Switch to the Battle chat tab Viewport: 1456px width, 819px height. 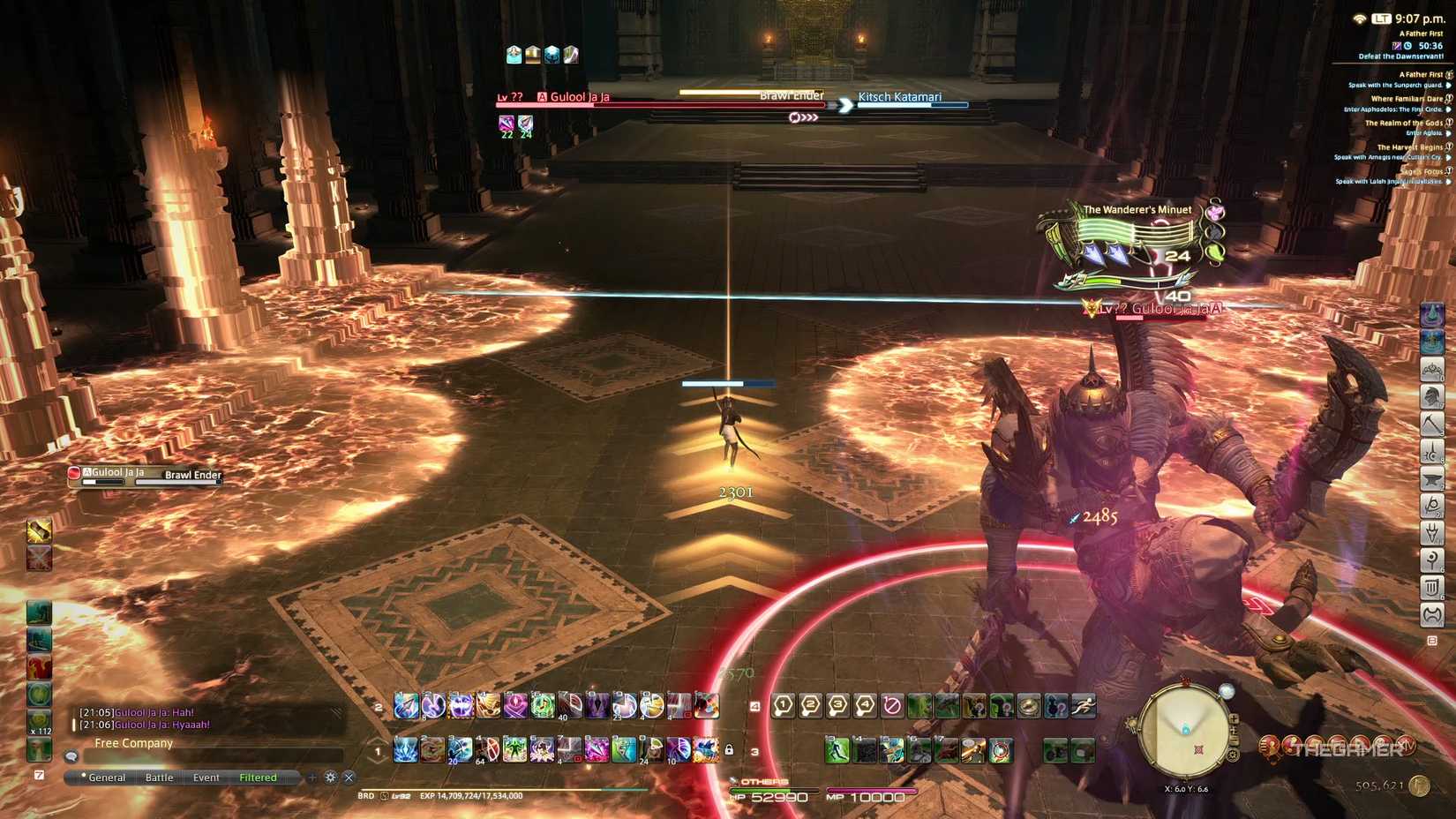pos(160,778)
